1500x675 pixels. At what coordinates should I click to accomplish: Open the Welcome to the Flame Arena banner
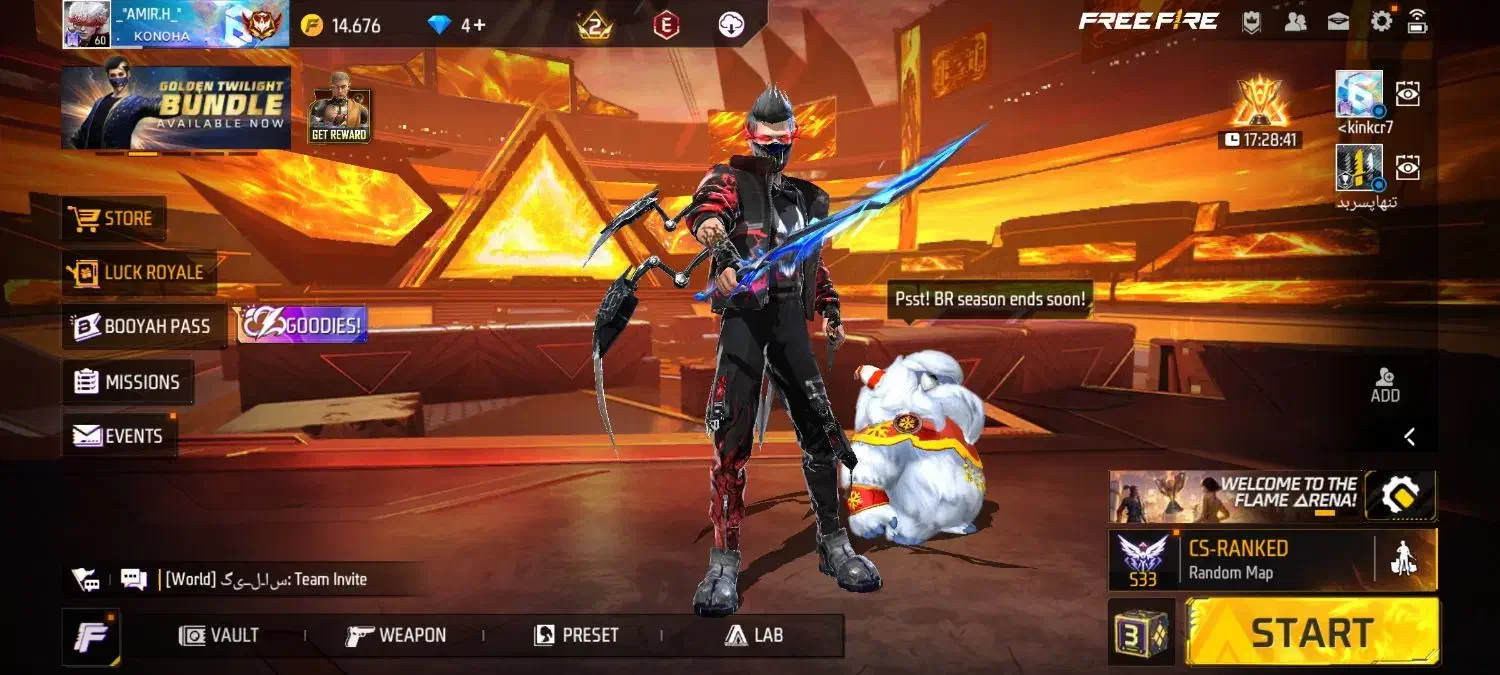coord(1236,497)
